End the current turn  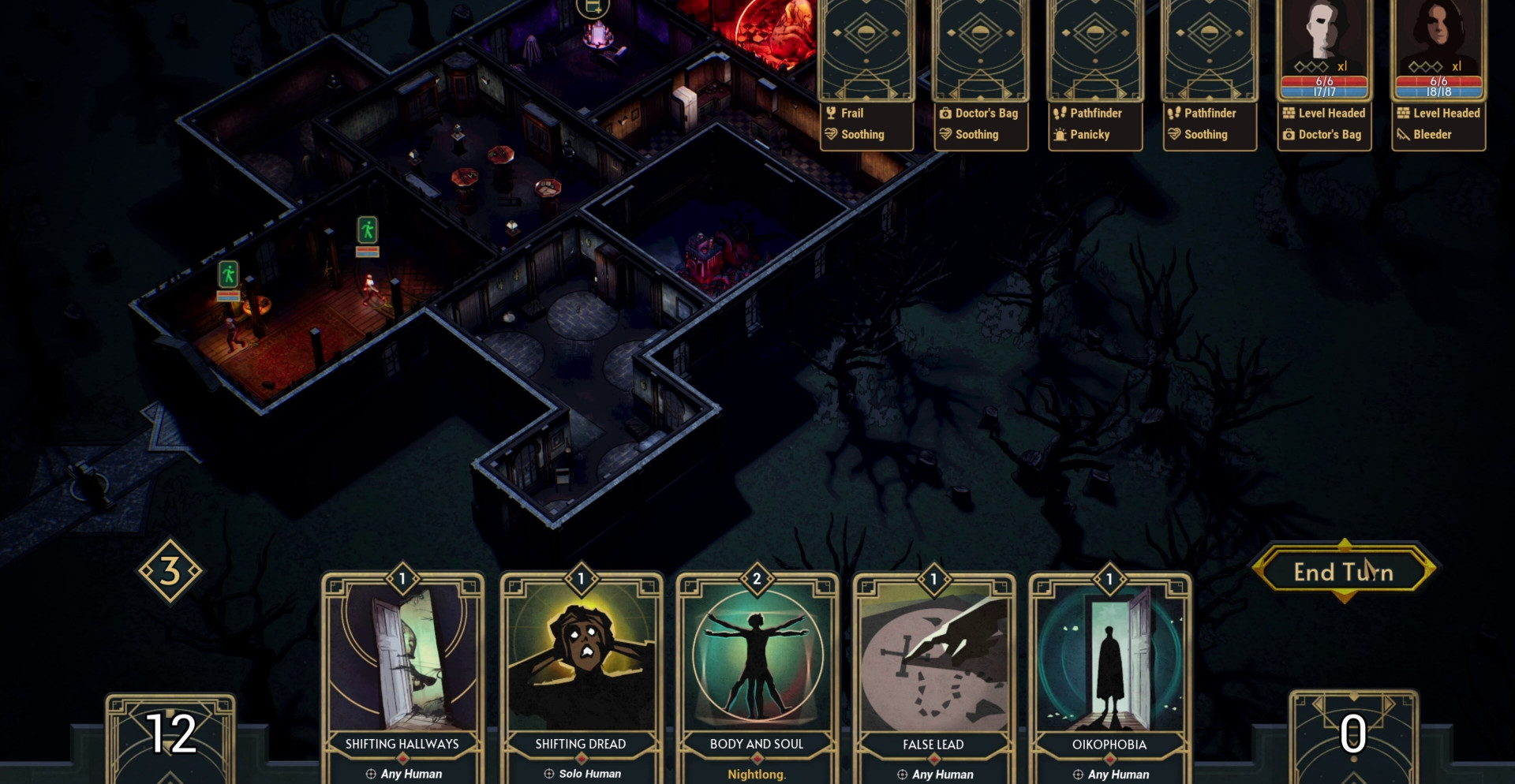[x=1344, y=572]
